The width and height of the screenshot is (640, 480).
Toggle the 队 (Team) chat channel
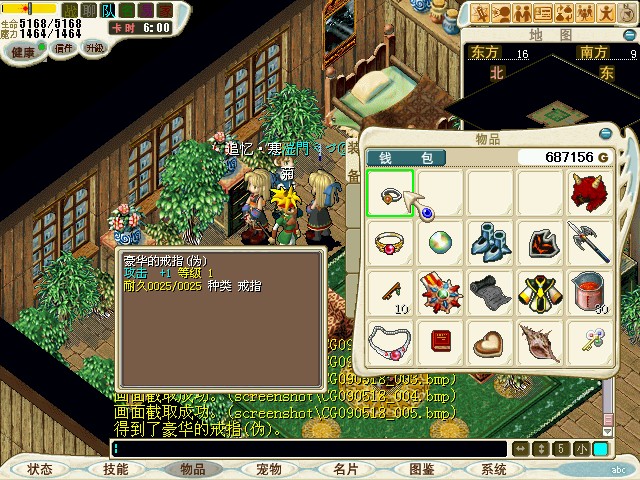[x=108, y=10]
